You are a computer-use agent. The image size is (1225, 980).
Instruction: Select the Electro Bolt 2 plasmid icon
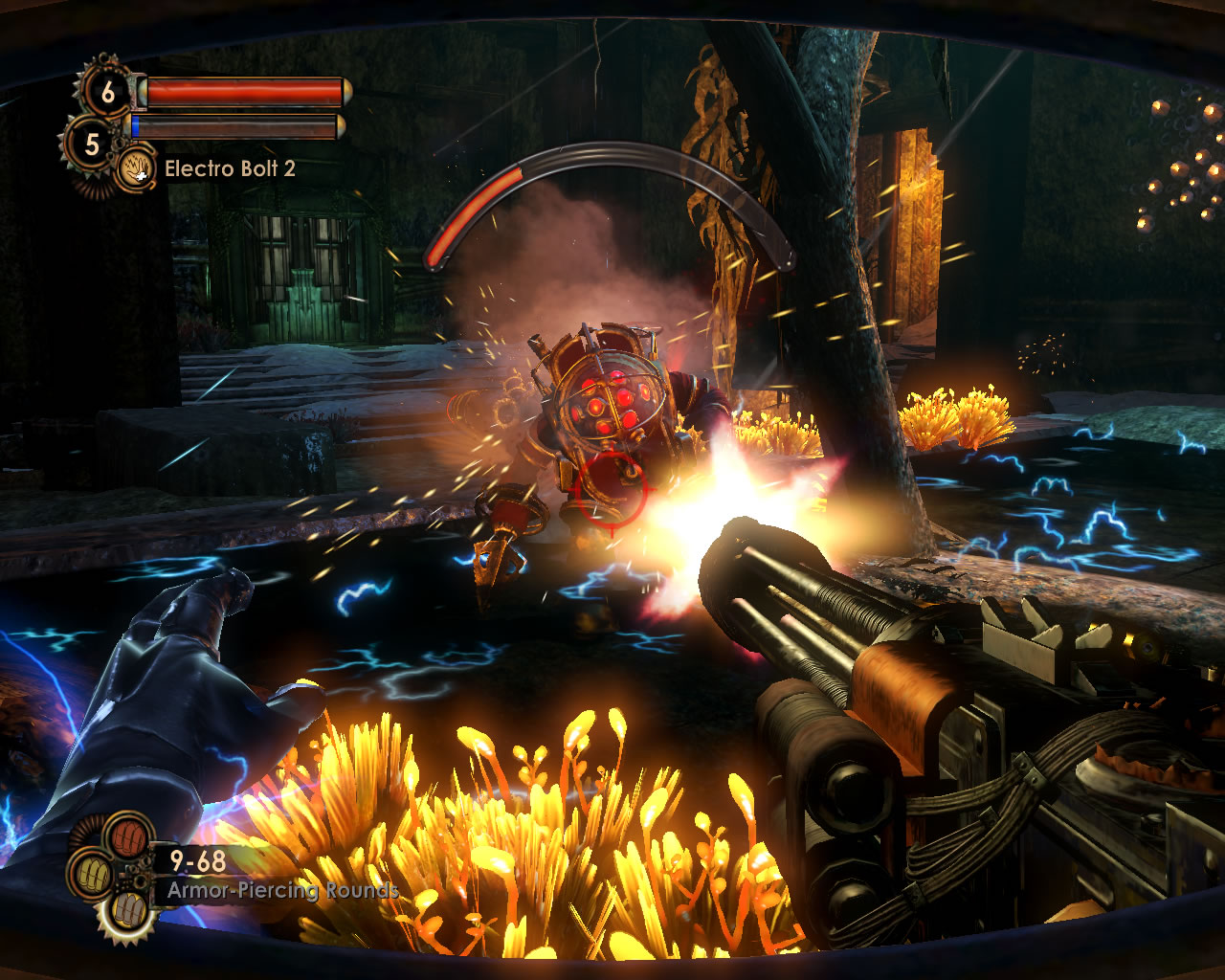pos(137,170)
